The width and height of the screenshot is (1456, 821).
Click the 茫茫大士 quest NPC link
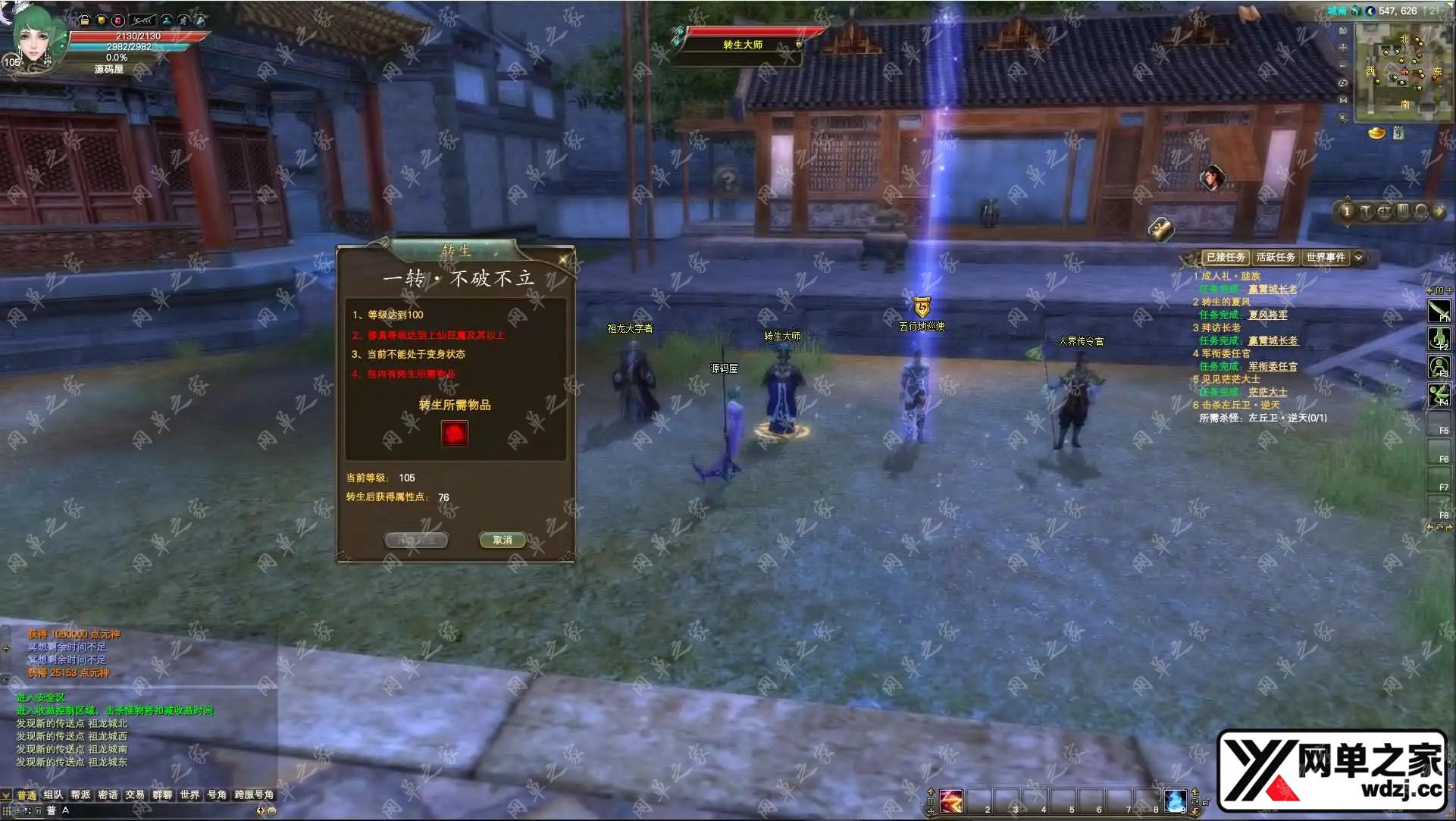1267,393
